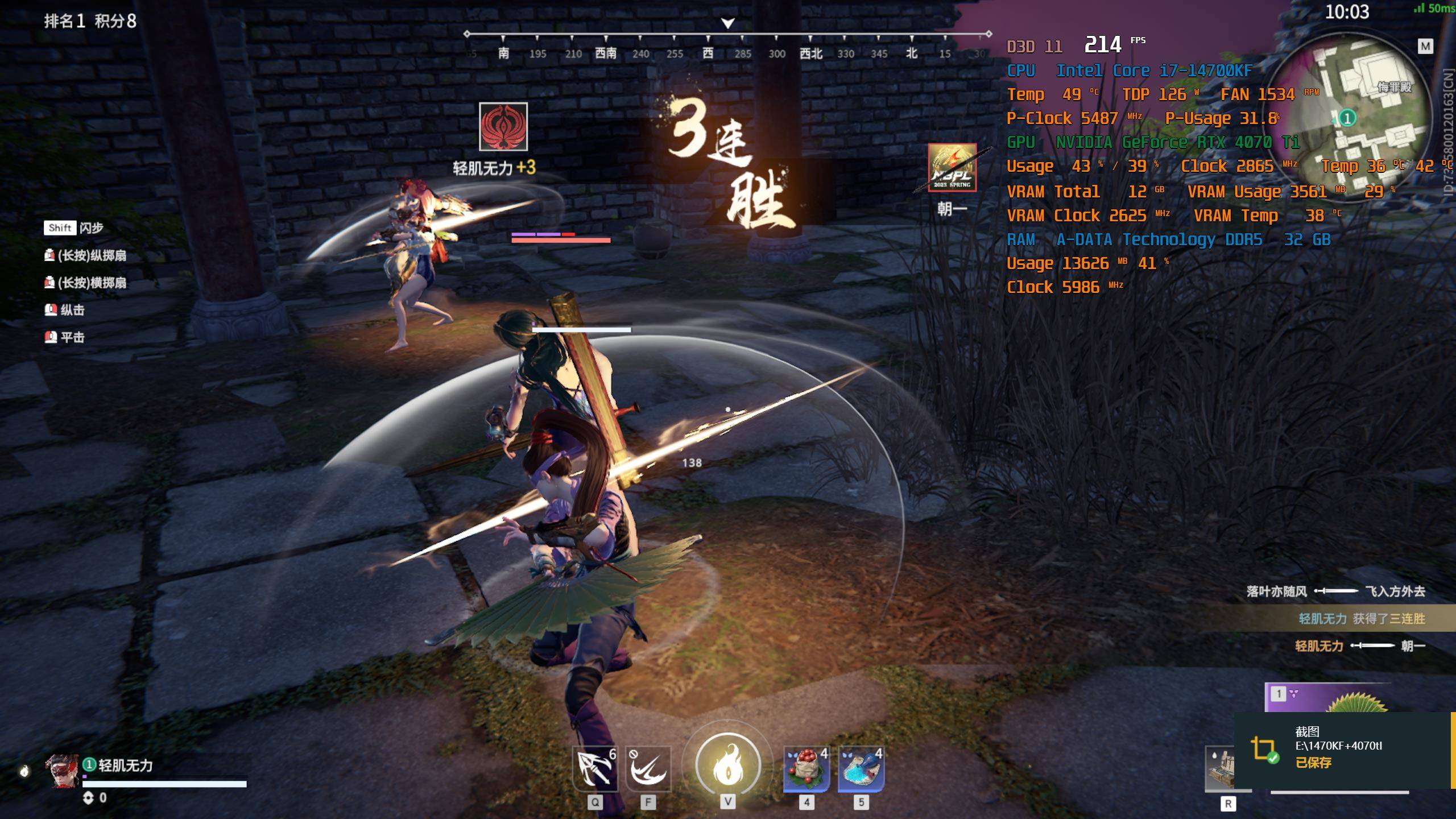The height and width of the screenshot is (819, 1456).
Task: Select the red-masked player portrait
Action: (x=63, y=771)
